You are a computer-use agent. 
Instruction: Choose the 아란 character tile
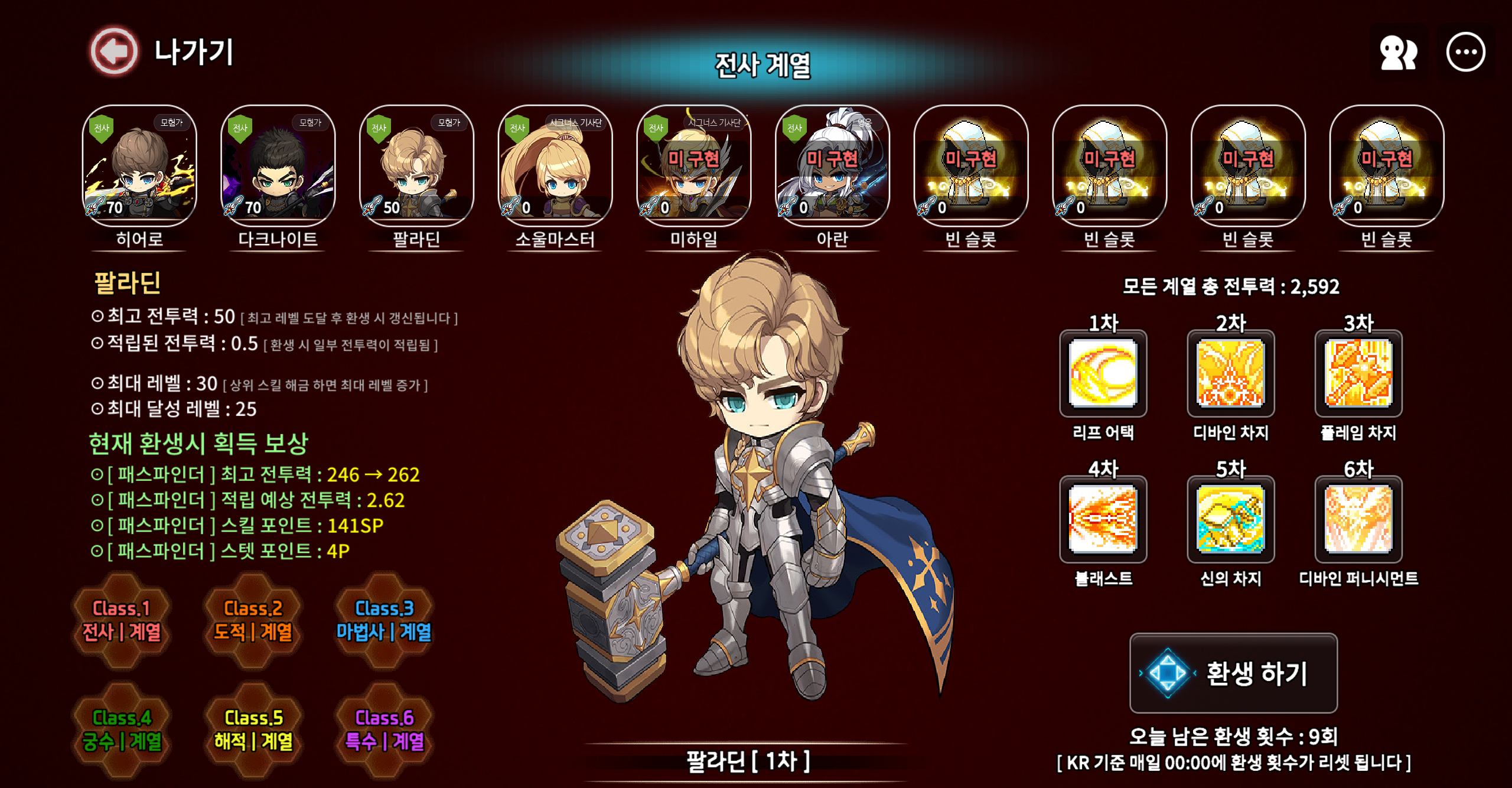tap(832, 166)
